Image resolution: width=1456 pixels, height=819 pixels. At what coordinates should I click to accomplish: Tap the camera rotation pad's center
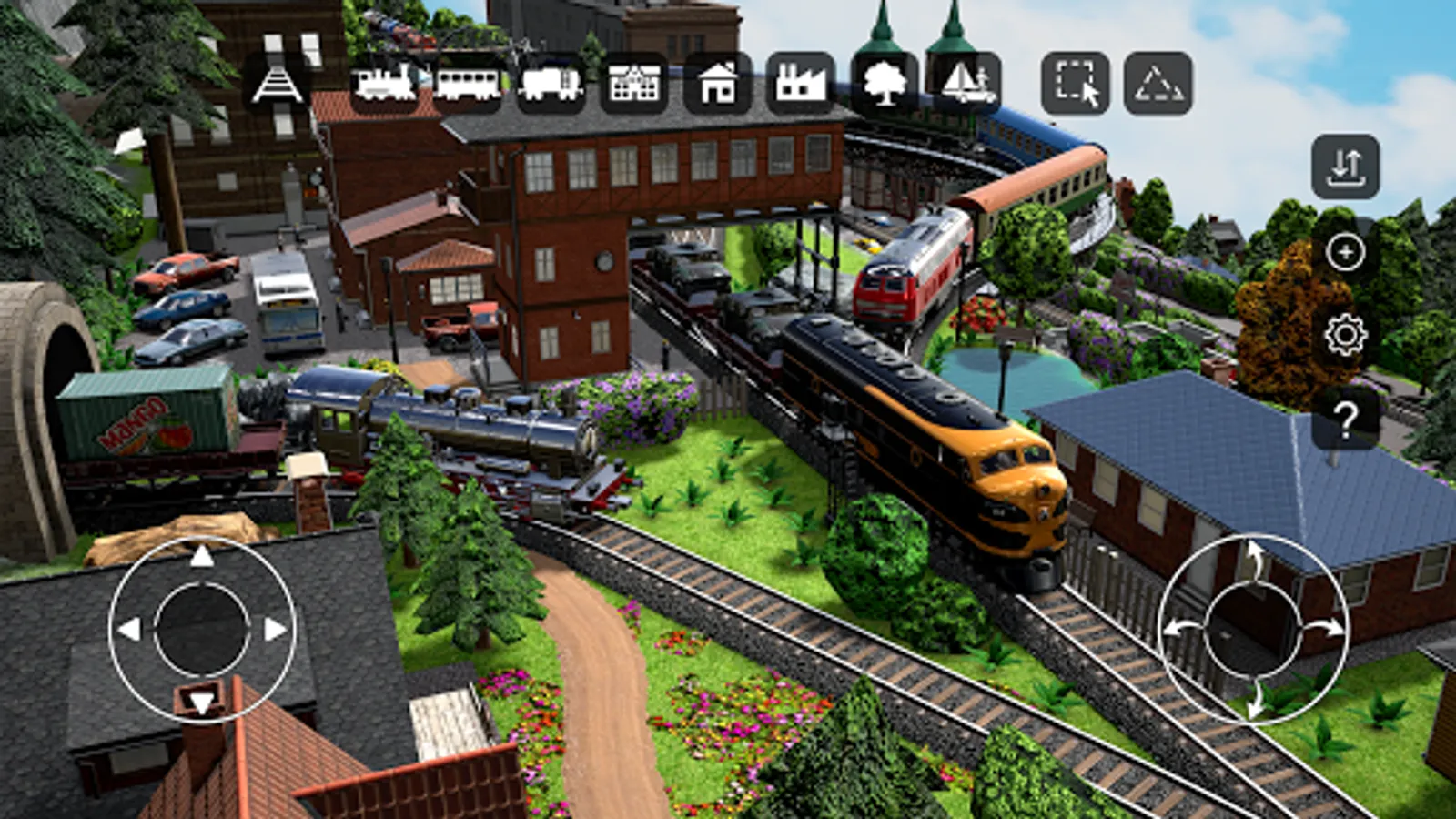pos(1253,629)
